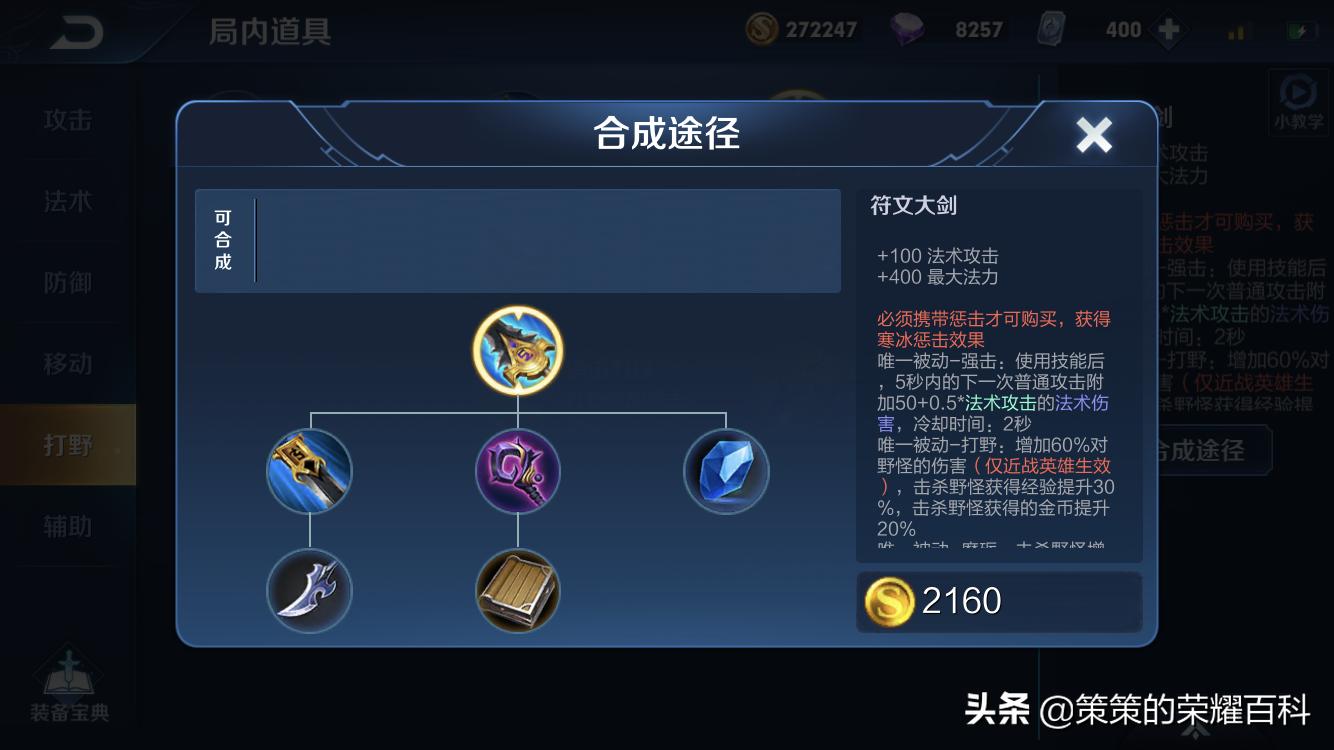Select the dagger component icon
The image size is (1334, 750).
309,591
